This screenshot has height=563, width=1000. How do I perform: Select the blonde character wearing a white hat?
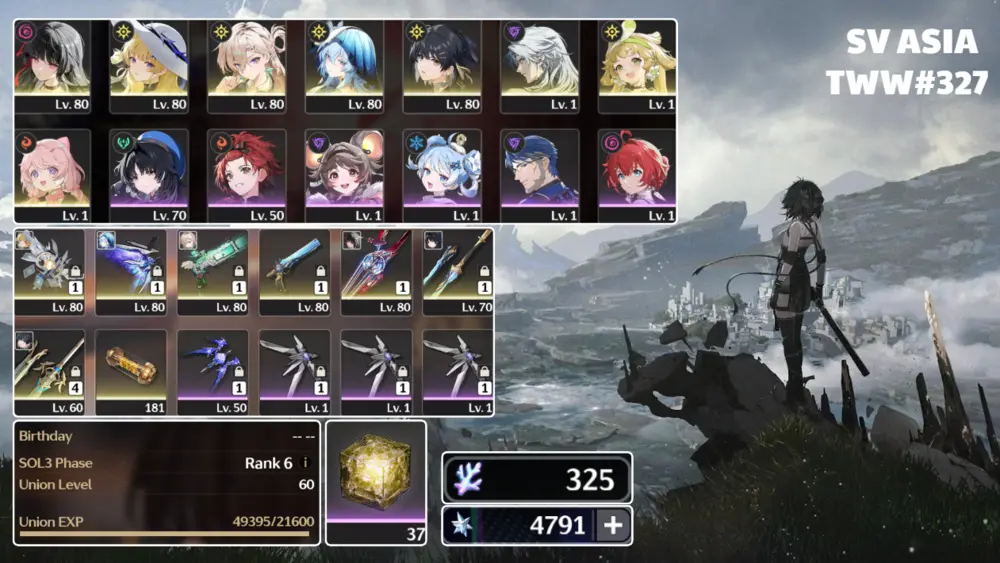coord(149,62)
